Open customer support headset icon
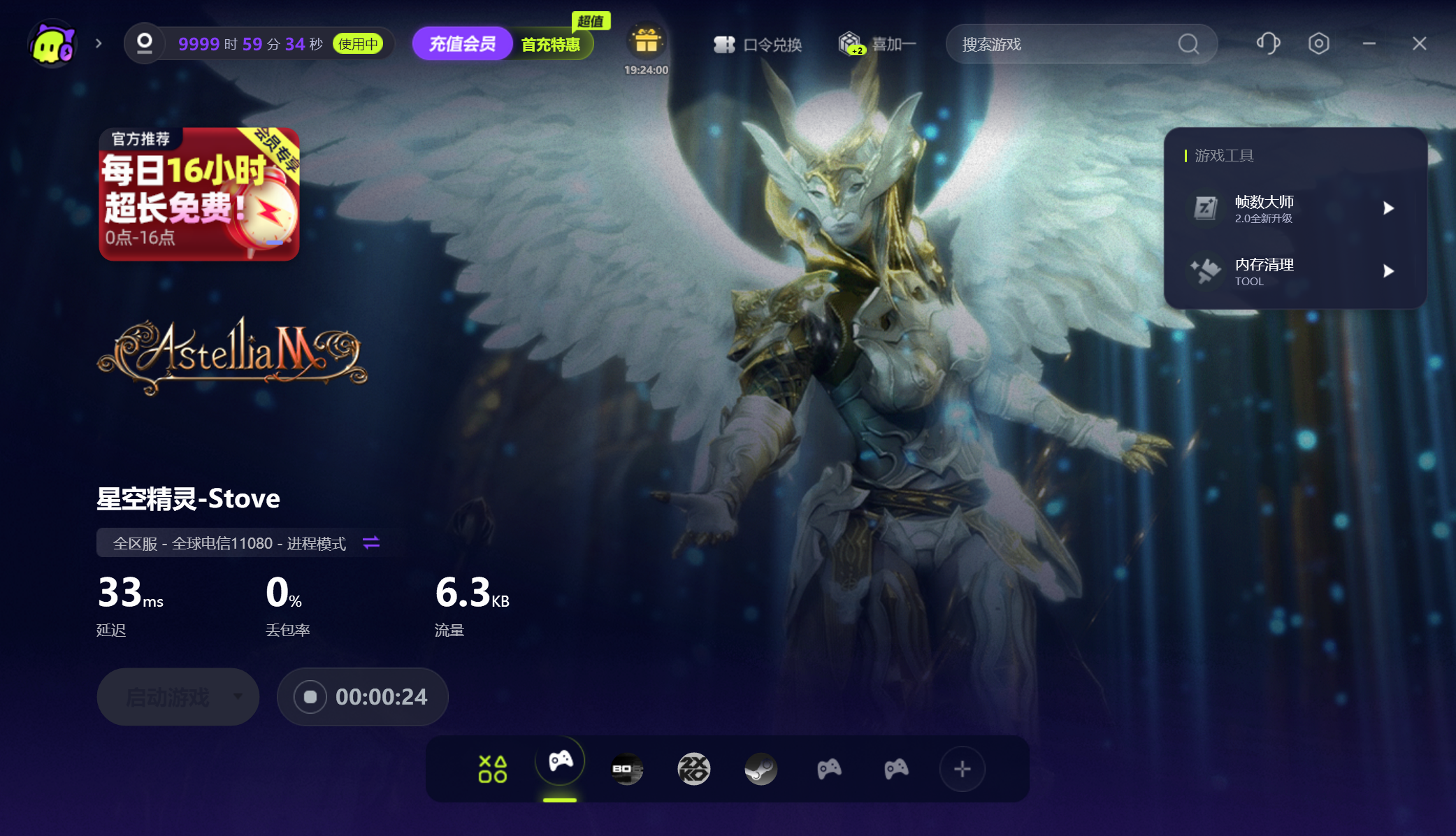Image resolution: width=1456 pixels, height=836 pixels. [x=1268, y=43]
